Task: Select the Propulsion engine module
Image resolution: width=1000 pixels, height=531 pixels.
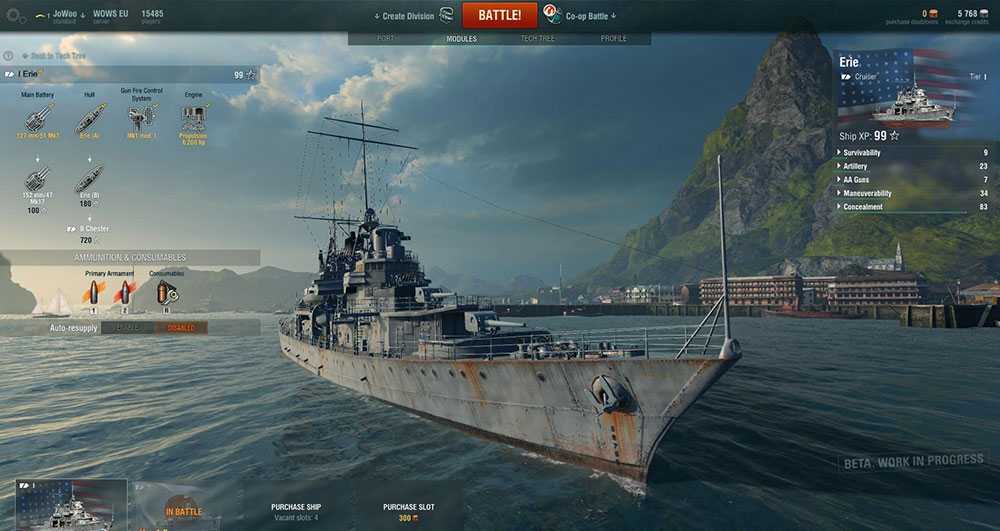Action: click(x=193, y=120)
